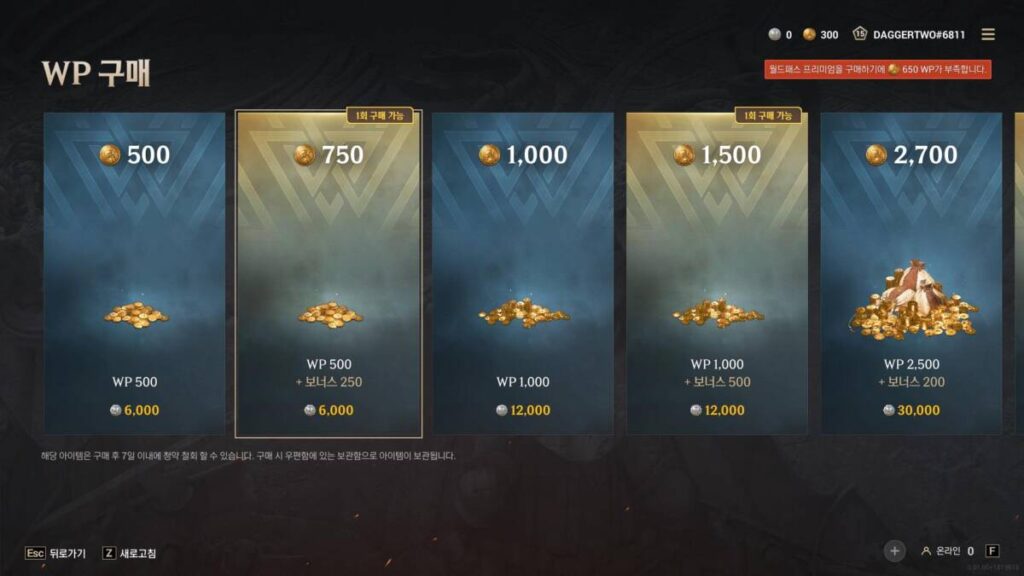Screen dimensions: 1024x576
Task: Go back with the 뒤로가기 button
Action: coord(57,553)
